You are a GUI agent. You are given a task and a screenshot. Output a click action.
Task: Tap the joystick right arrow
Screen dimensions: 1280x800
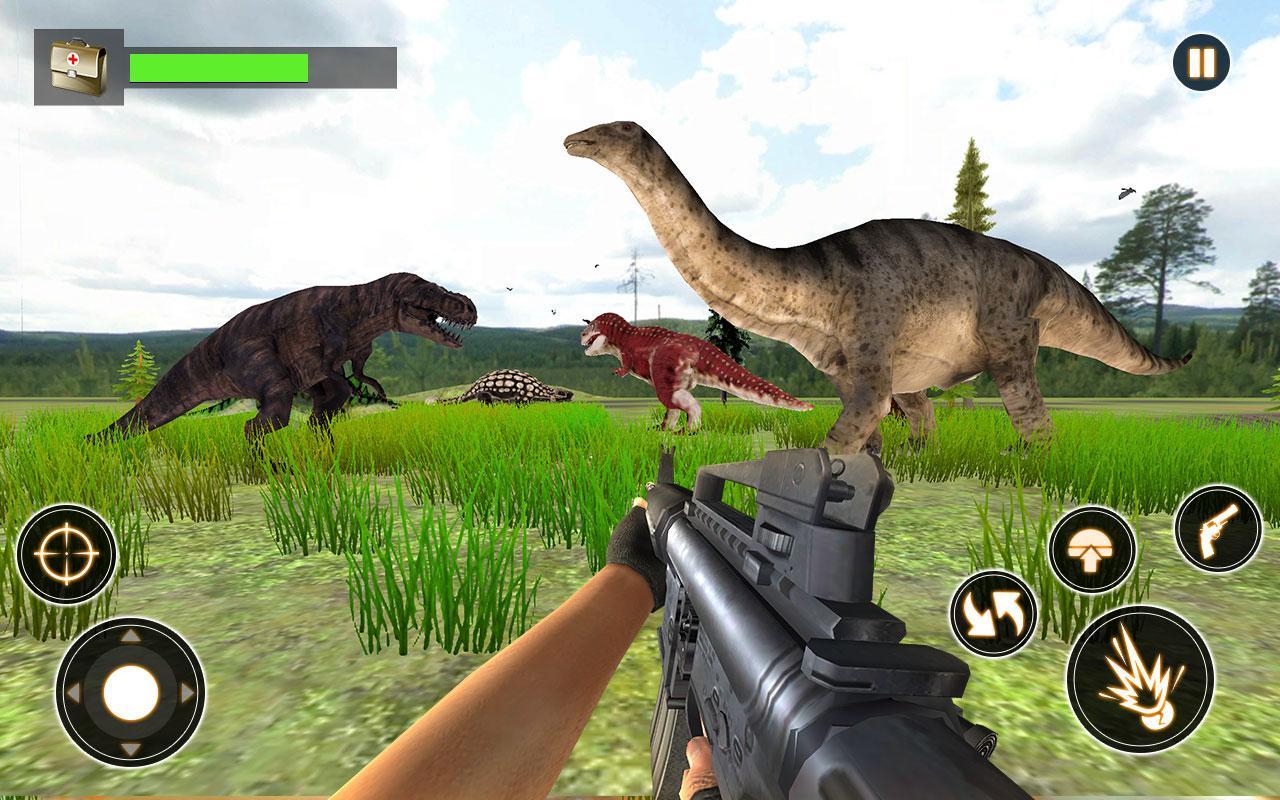187,690
